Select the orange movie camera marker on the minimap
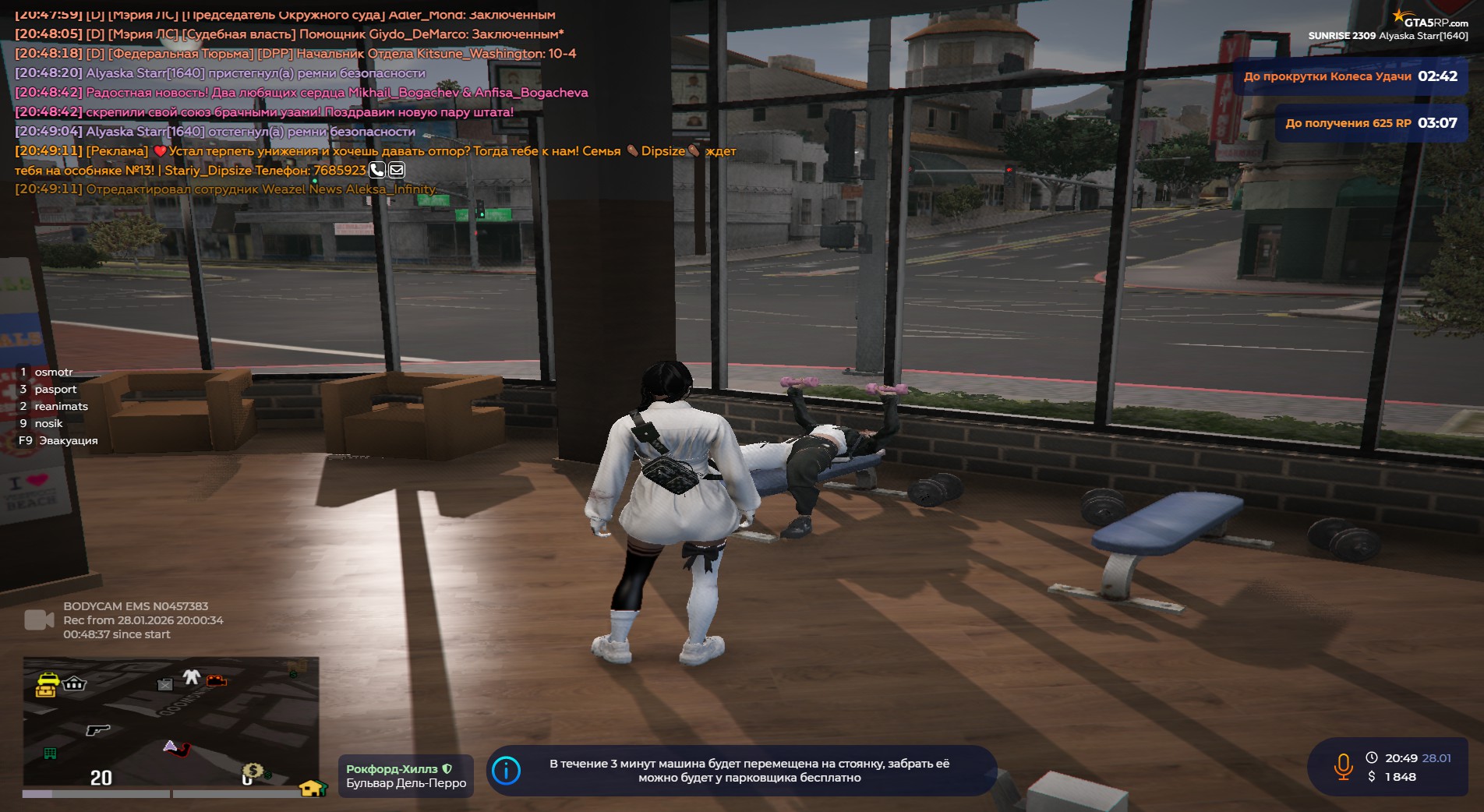Image resolution: width=1484 pixels, height=812 pixels. point(216,681)
